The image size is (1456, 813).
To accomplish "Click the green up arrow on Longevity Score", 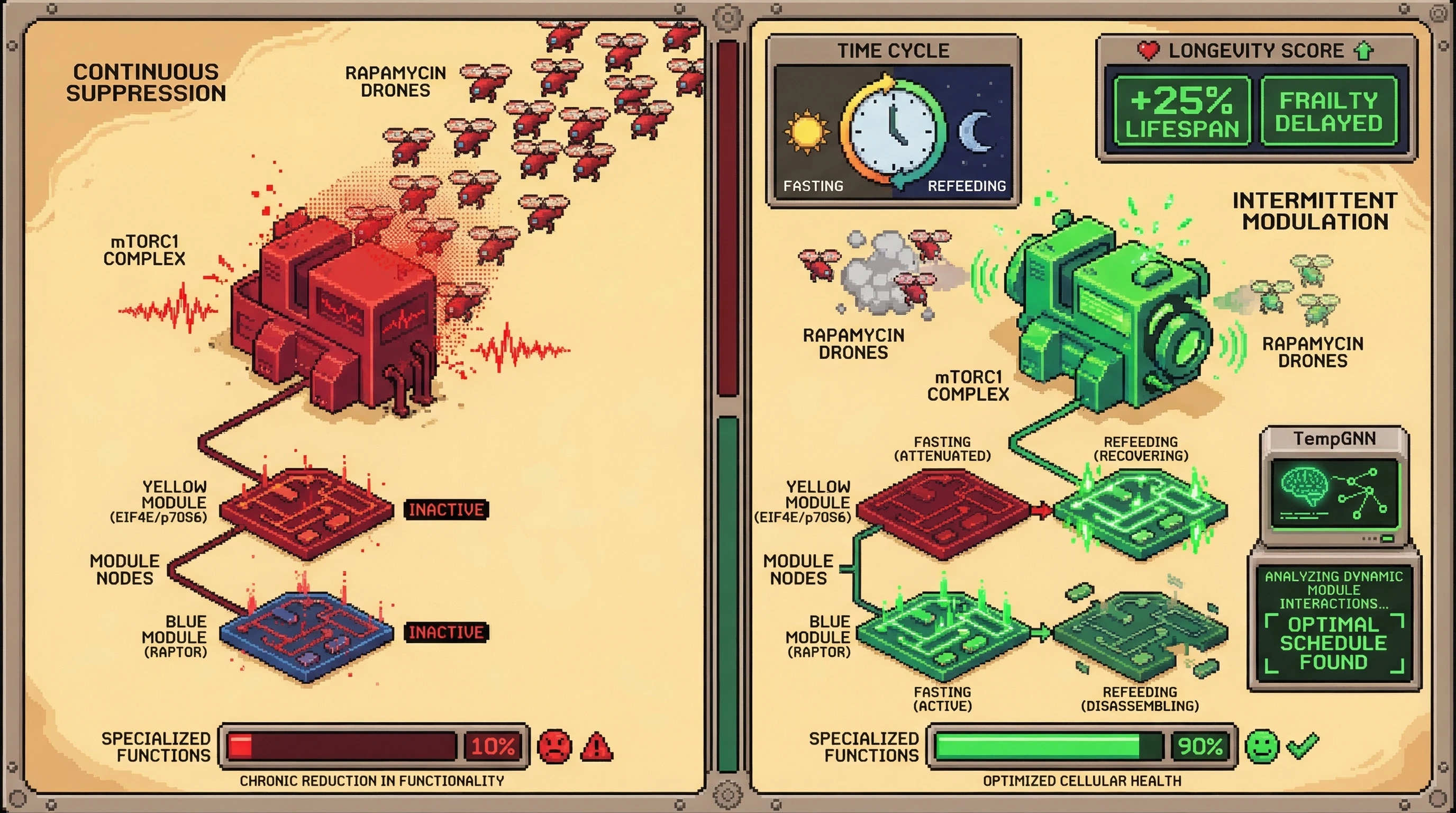I will pyautogui.click(x=1364, y=51).
